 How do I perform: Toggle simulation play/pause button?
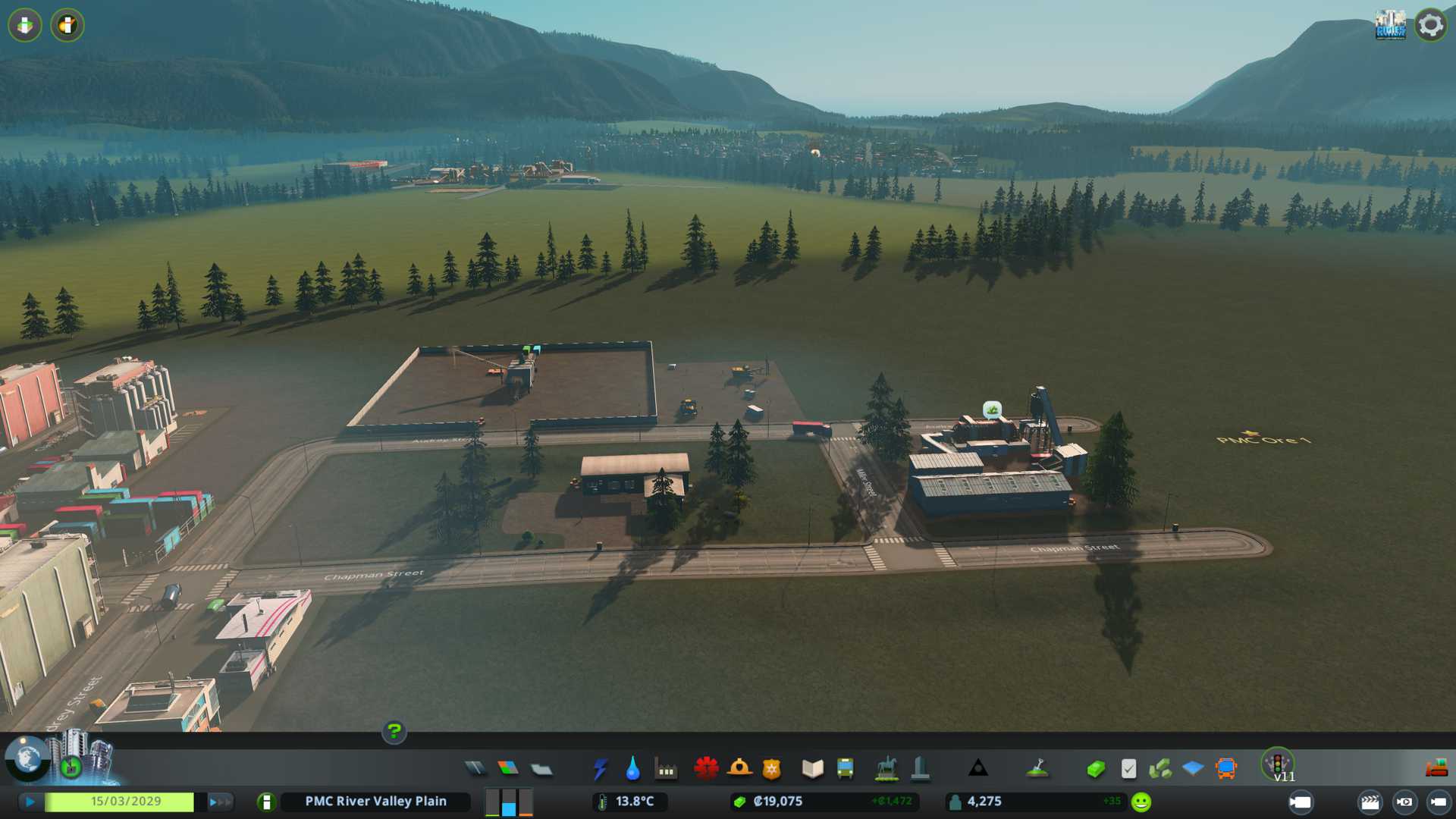[30, 802]
